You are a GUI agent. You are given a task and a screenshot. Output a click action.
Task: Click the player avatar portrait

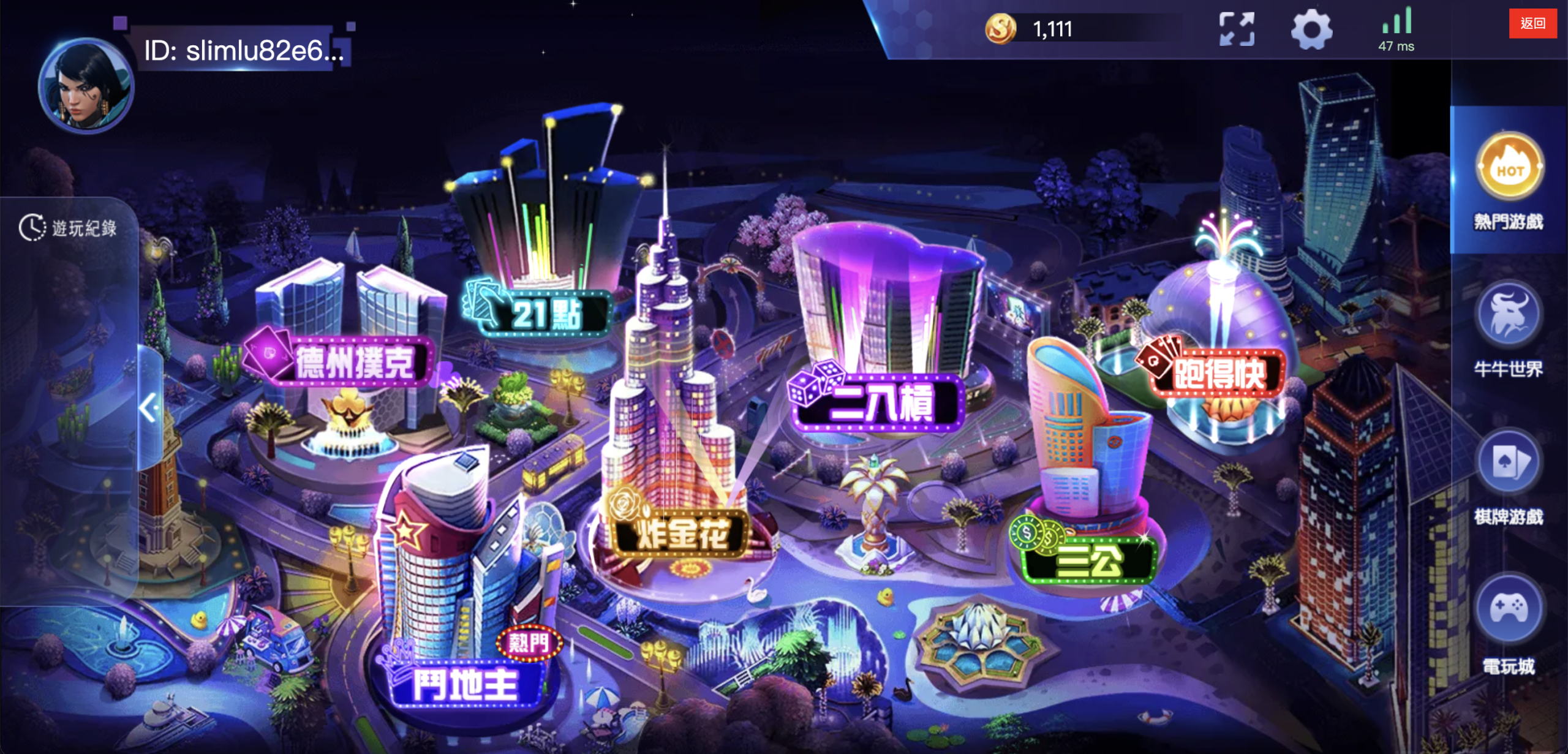click(86, 86)
